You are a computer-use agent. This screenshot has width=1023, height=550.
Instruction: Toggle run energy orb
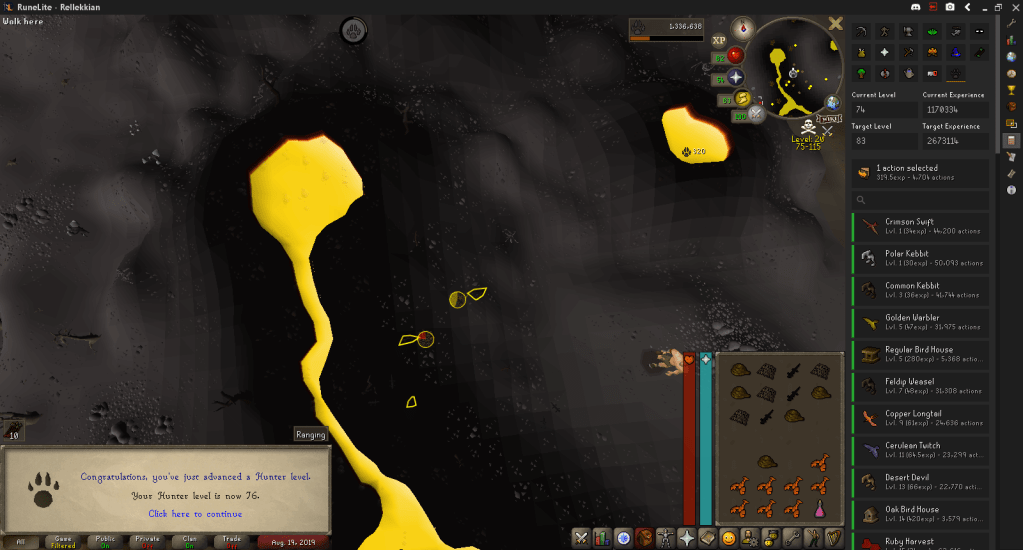742,97
